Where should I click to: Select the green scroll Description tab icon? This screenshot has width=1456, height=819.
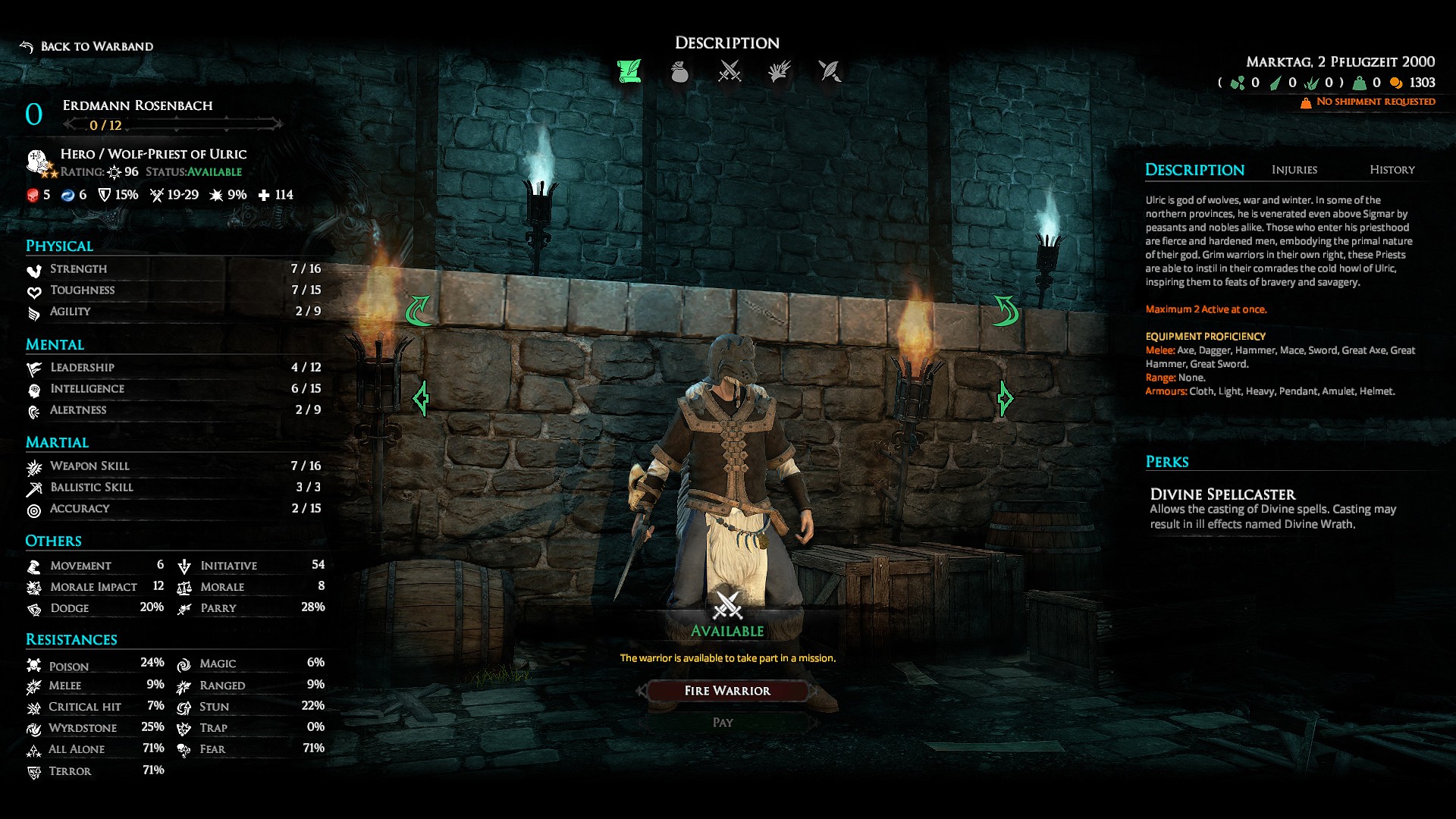click(x=629, y=71)
